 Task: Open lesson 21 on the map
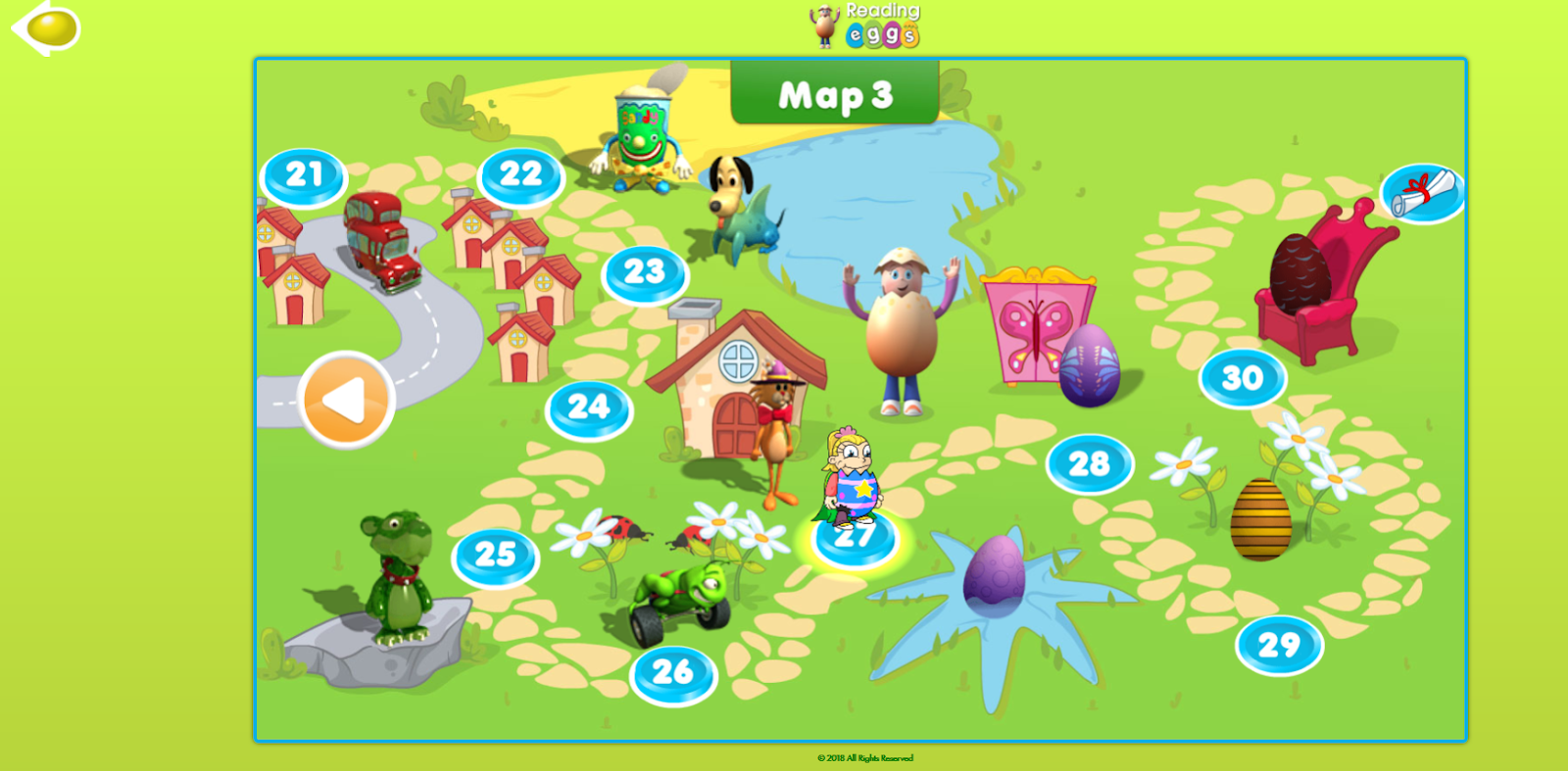304,174
